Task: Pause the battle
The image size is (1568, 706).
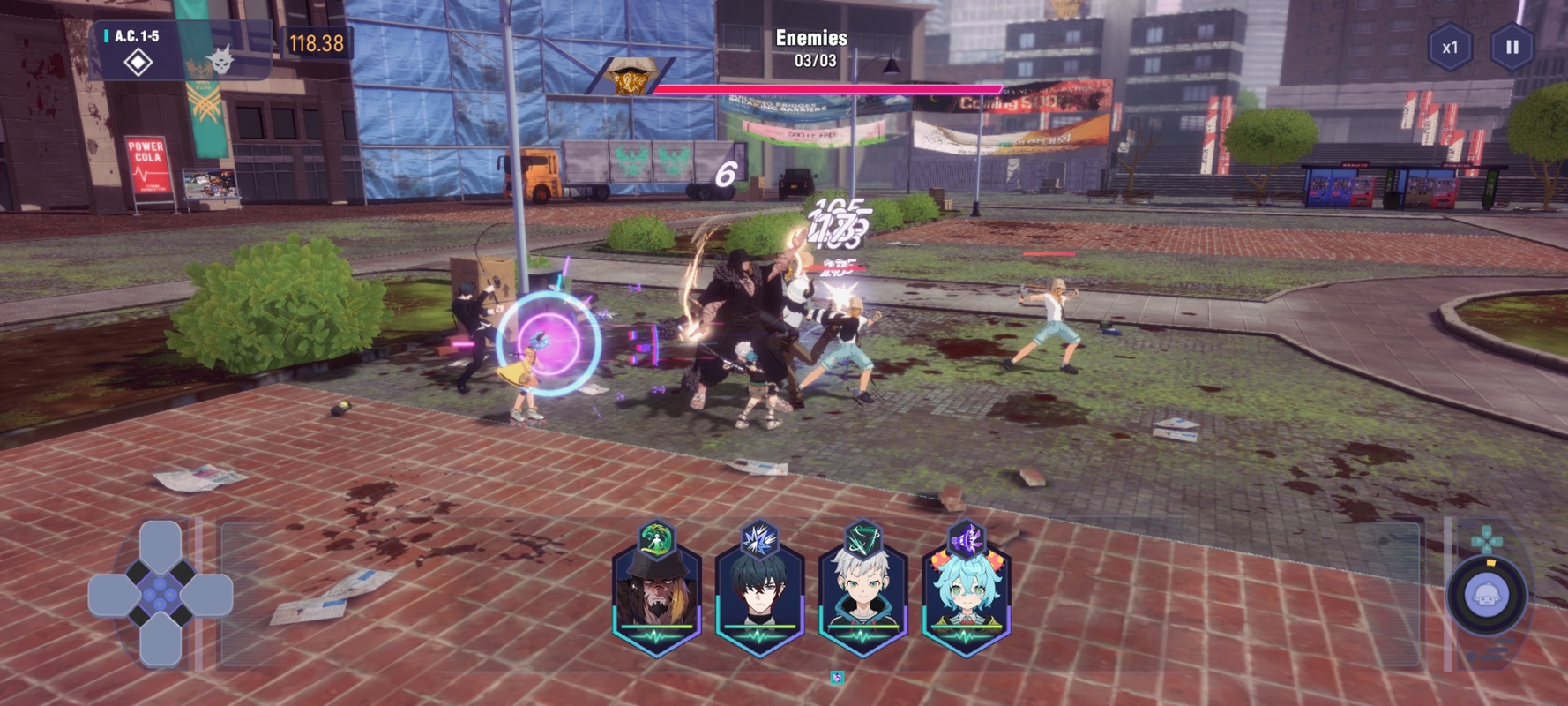Action: click(x=1512, y=48)
